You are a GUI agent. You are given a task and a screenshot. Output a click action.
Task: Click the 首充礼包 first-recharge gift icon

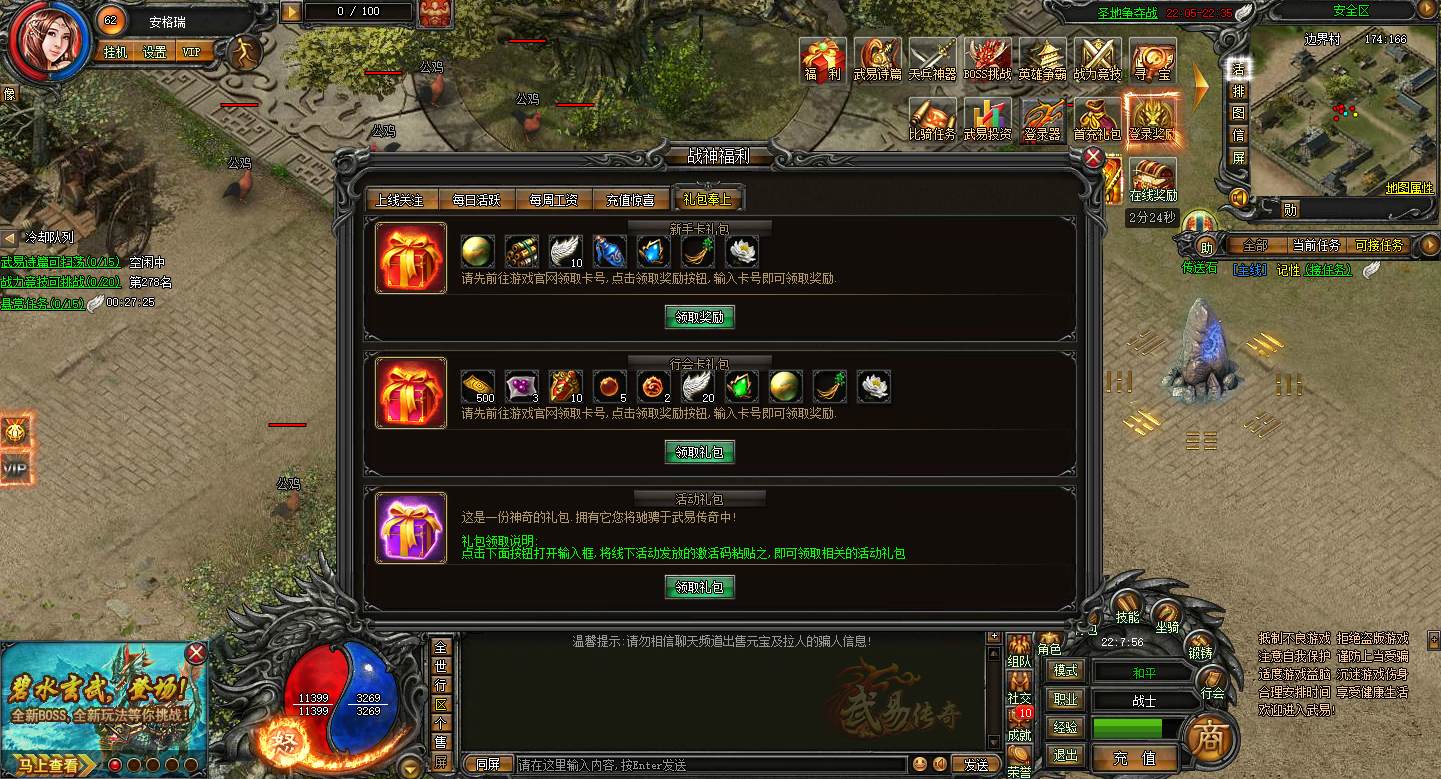1096,122
